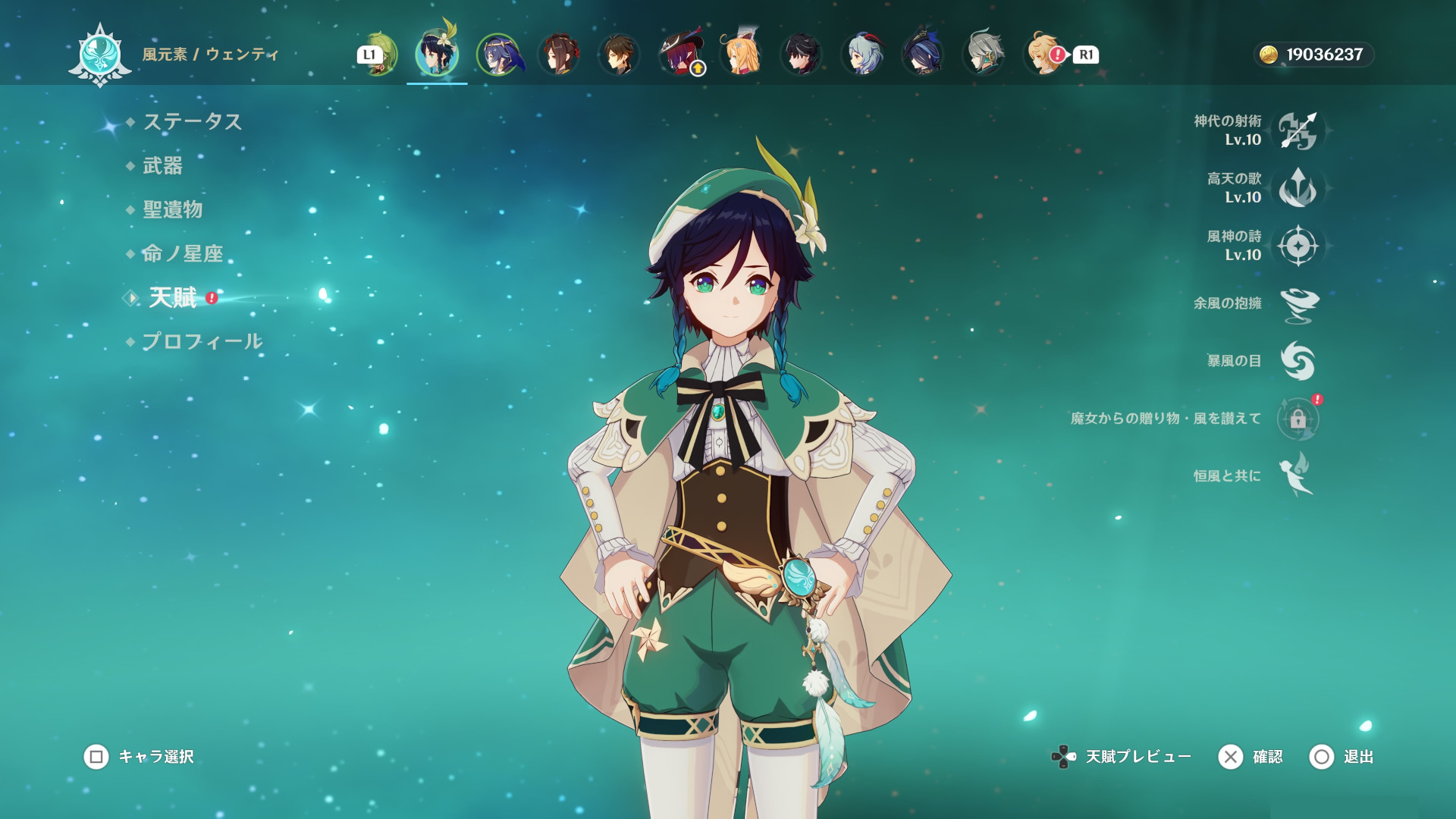
Task: Open the ステータス menu entry
Action: [192, 122]
